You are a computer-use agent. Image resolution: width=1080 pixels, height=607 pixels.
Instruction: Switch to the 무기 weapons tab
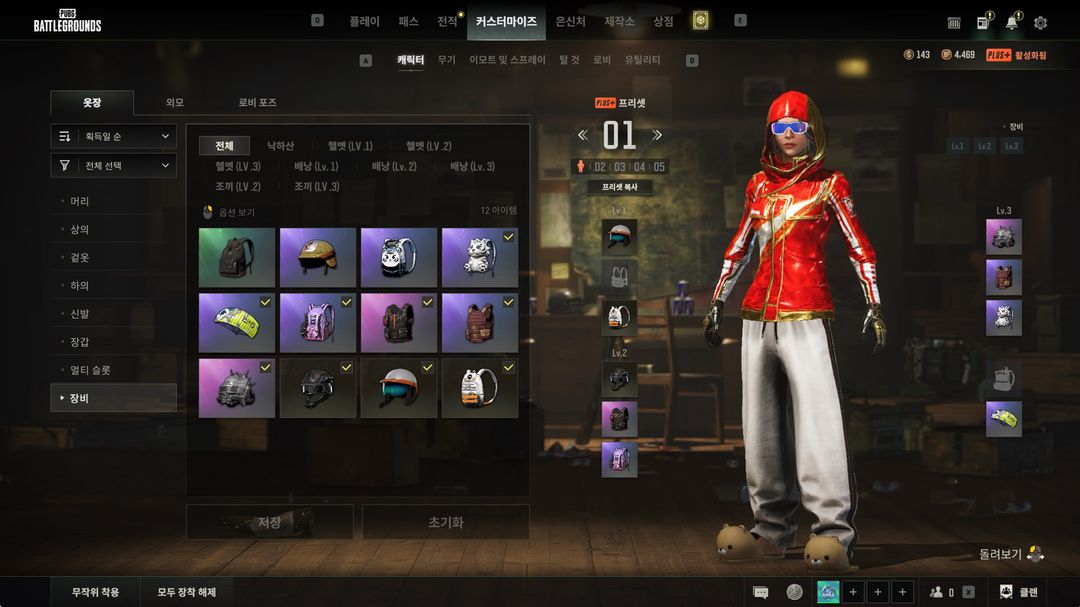tap(446, 60)
